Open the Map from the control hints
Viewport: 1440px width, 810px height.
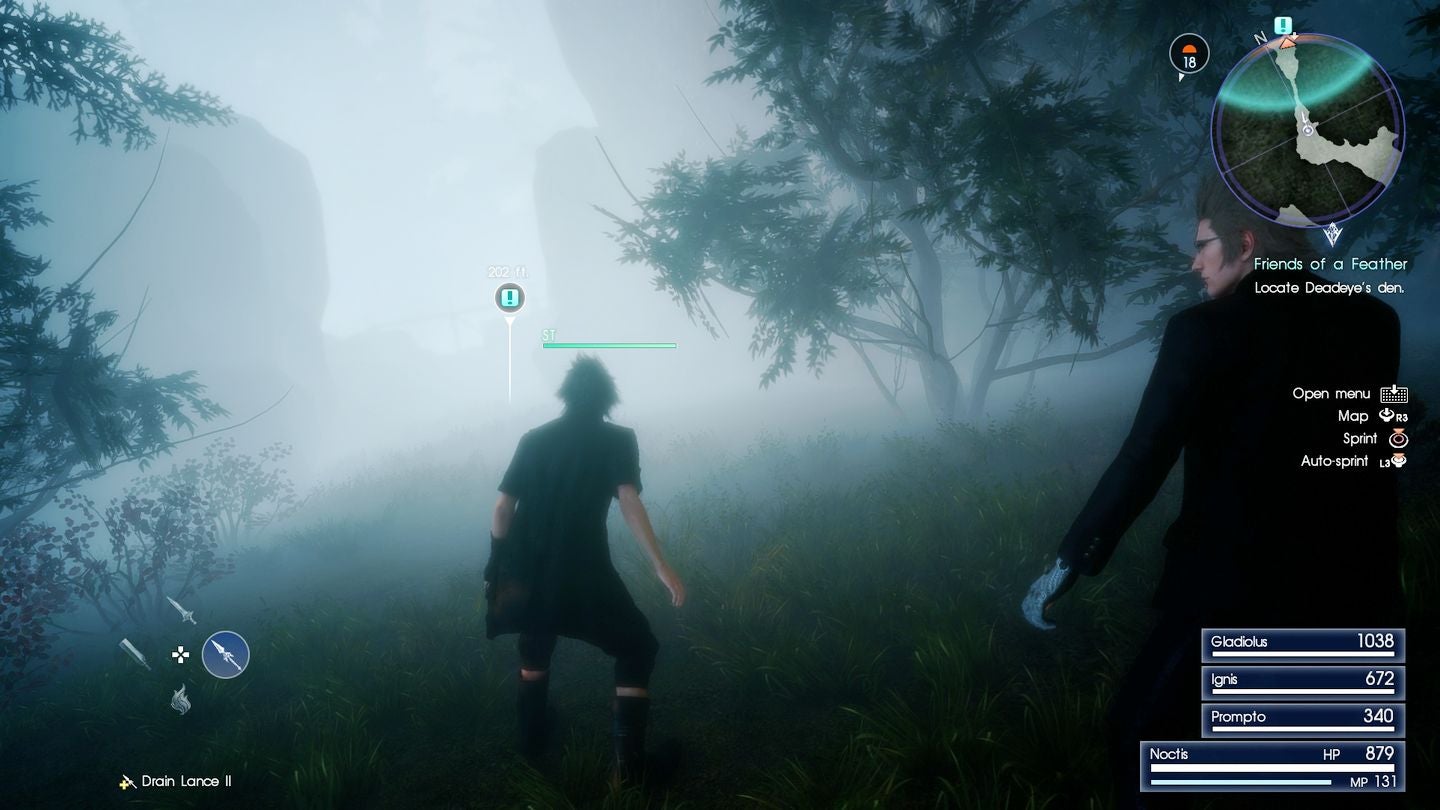click(x=1353, y=414)
